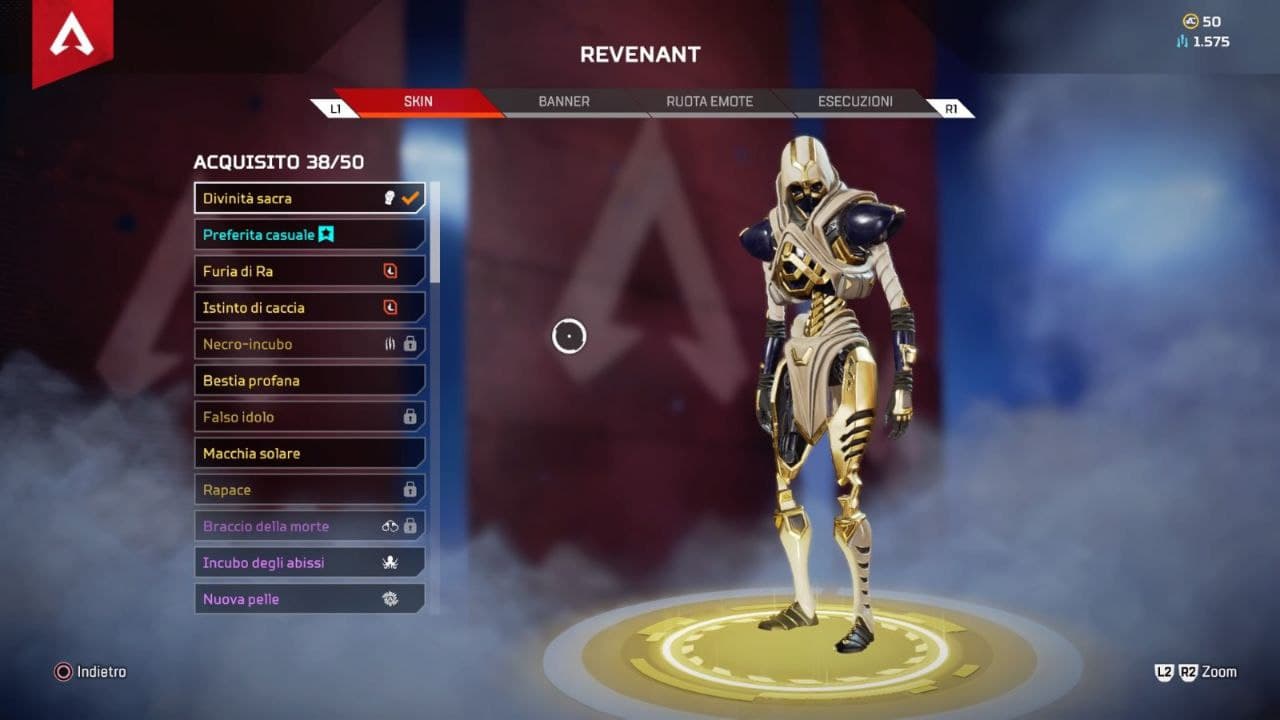
Task: Go back with the Indietro button
Action: click(x=91, y=672)
